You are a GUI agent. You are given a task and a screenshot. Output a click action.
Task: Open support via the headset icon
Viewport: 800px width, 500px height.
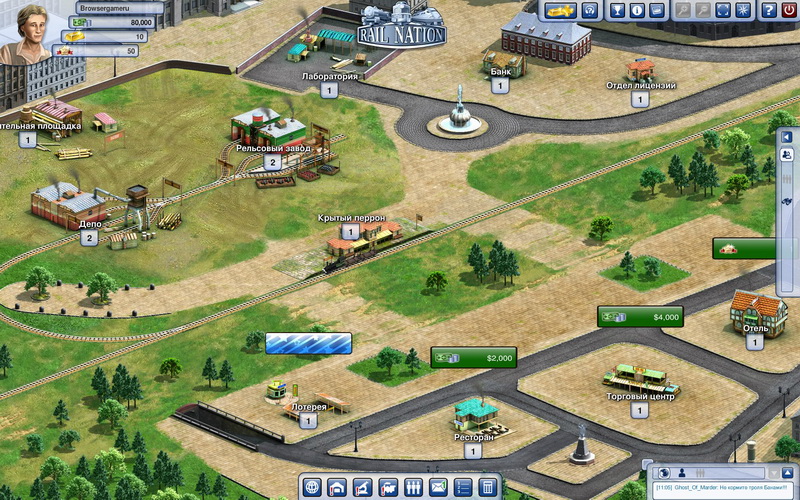(x=591, y=11)
